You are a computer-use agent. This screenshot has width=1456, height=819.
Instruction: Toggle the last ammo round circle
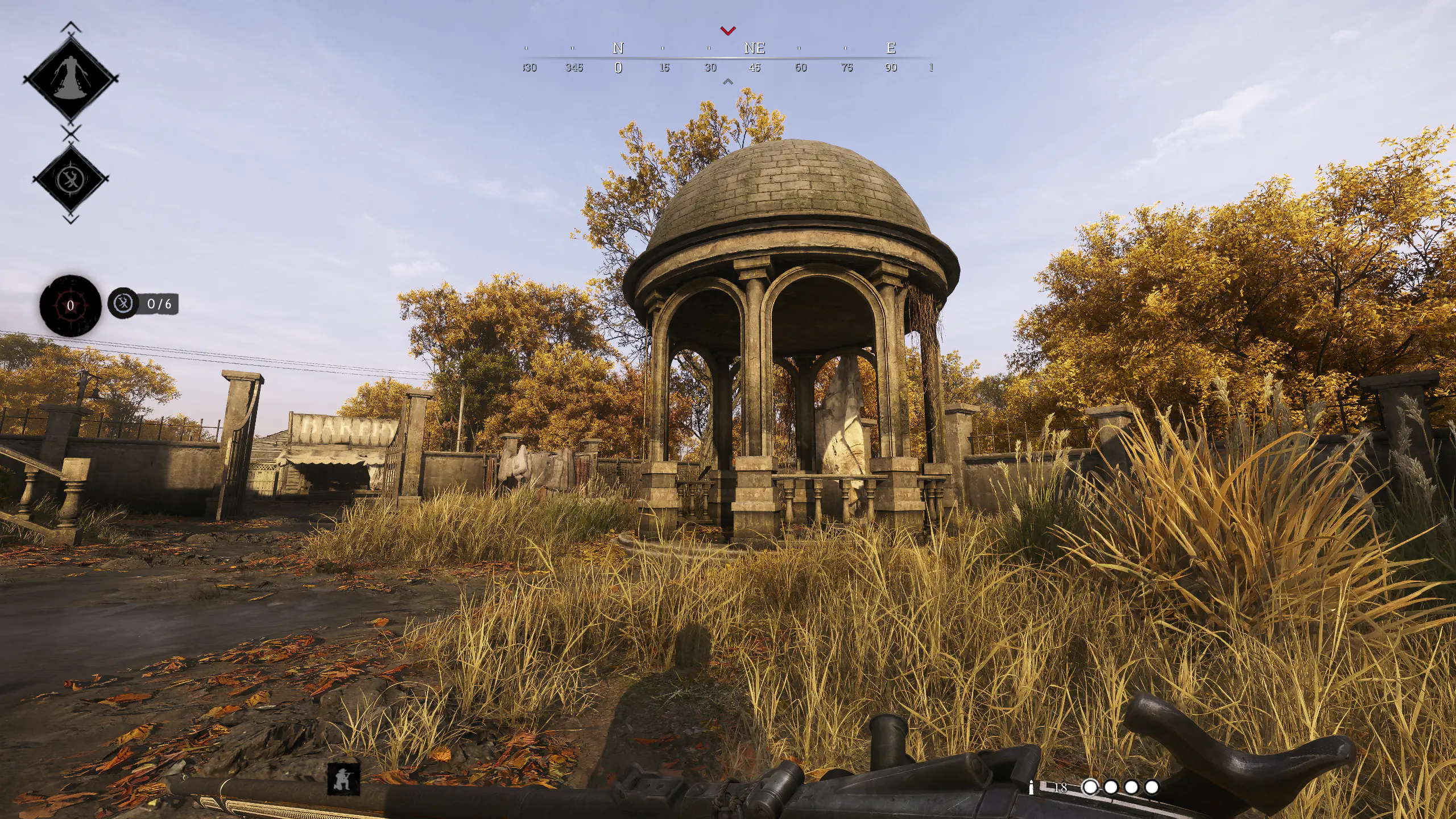point(1152,789)
